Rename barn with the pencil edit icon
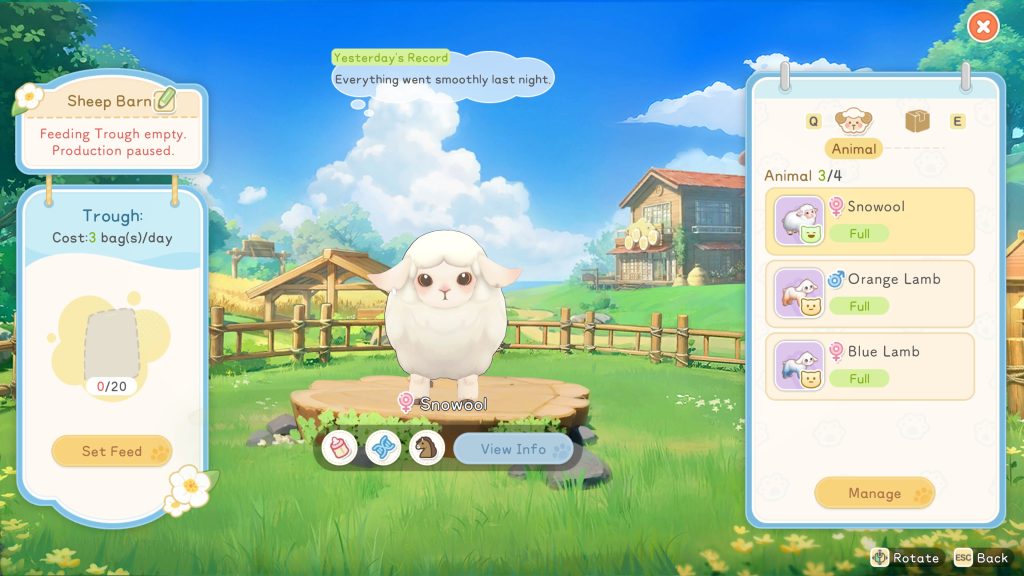The height and width of the screenshot is (576, 1024). pyautogui.click(x=165, y=100)
